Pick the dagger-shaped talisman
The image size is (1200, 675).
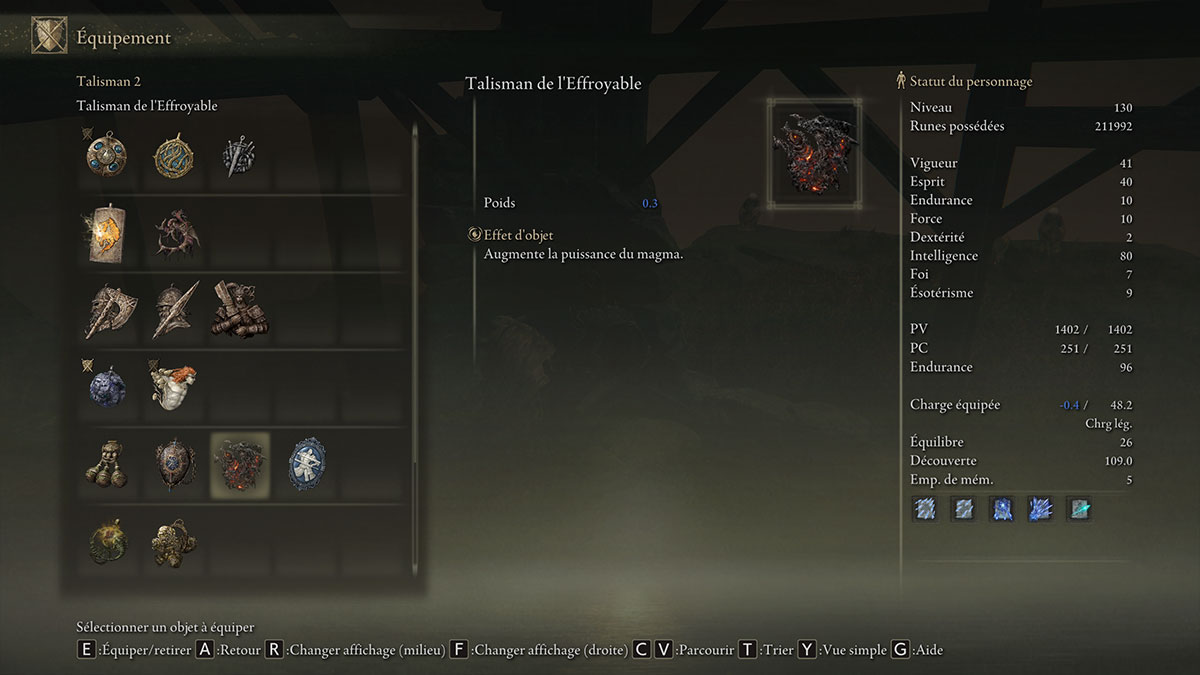tap(239, 156)
